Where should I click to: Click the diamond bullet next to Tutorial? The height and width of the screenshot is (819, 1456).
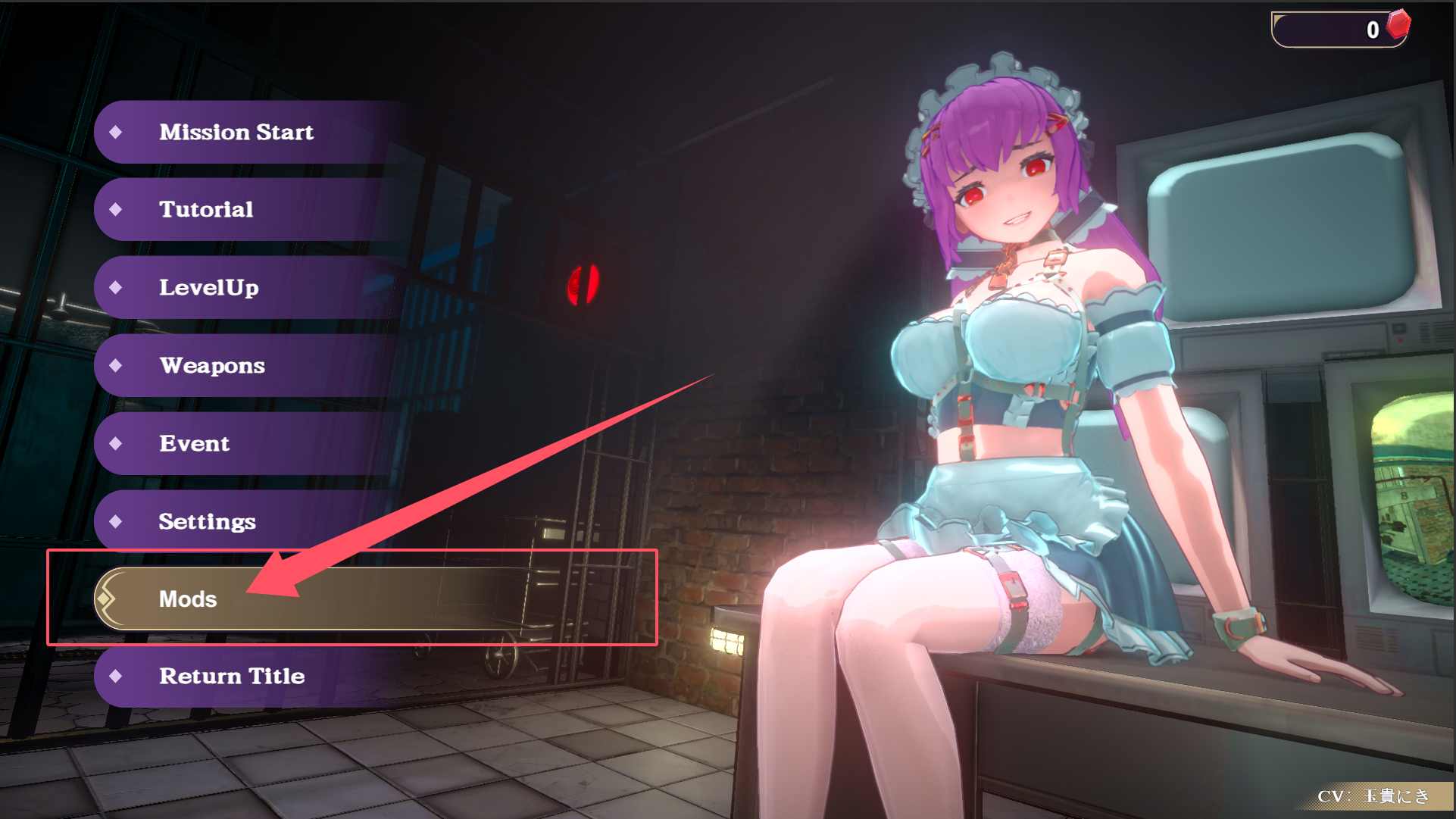(117, 210)
